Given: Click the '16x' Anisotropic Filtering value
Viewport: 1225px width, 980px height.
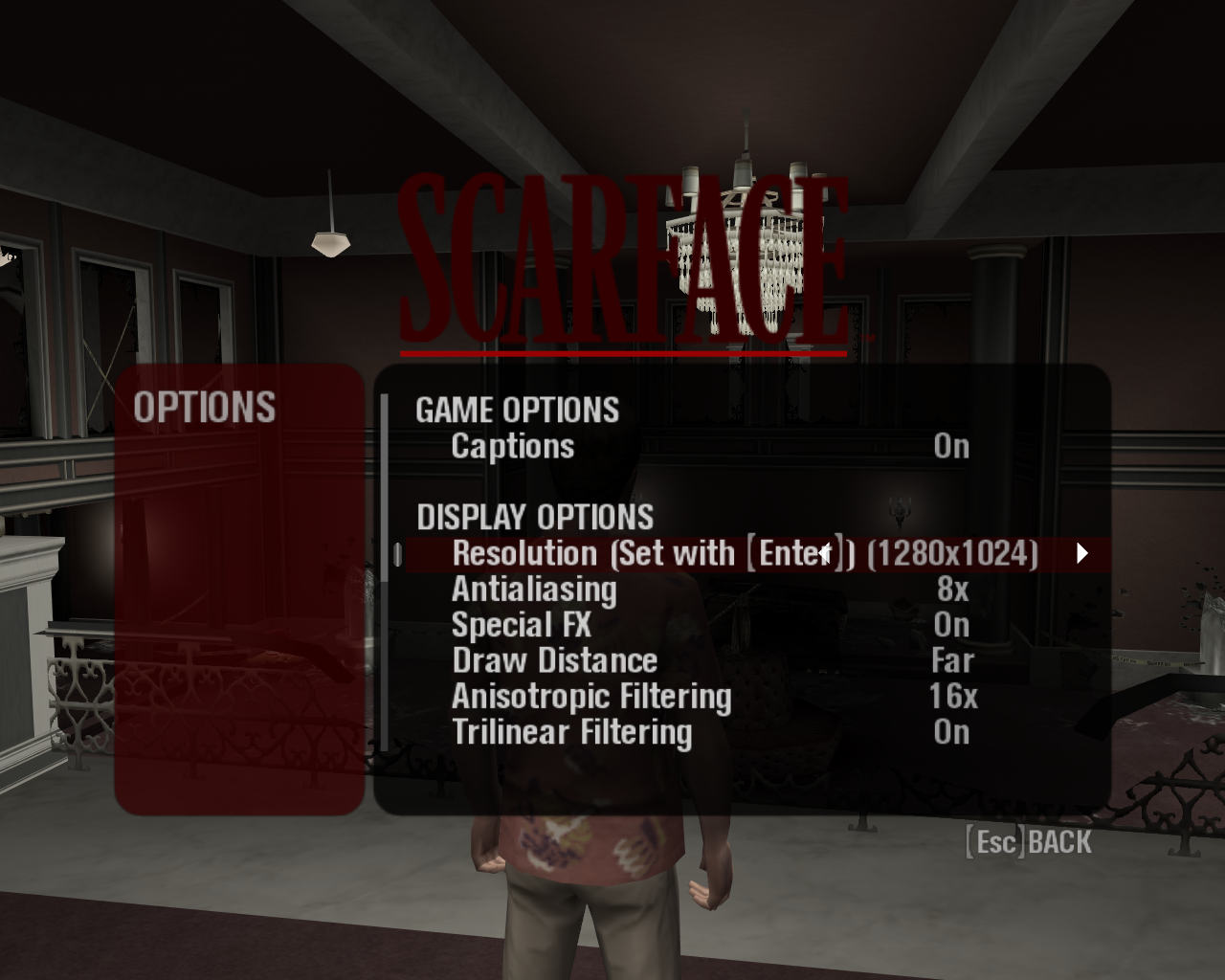Looking at the screenshot, I should pyautogui.click(x=954, y=697).
